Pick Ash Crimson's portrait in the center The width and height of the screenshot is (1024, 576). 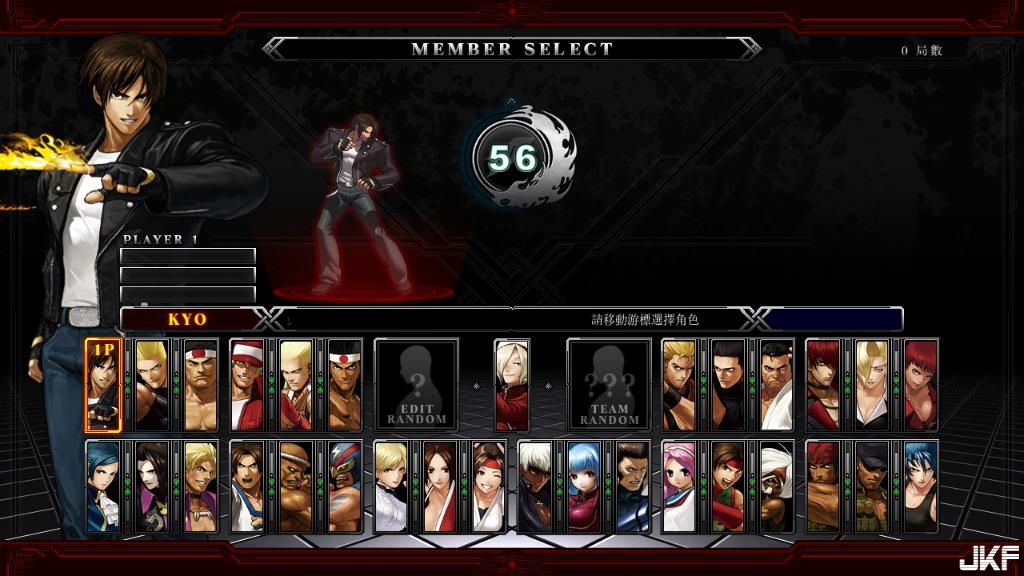tap(512, 385)
